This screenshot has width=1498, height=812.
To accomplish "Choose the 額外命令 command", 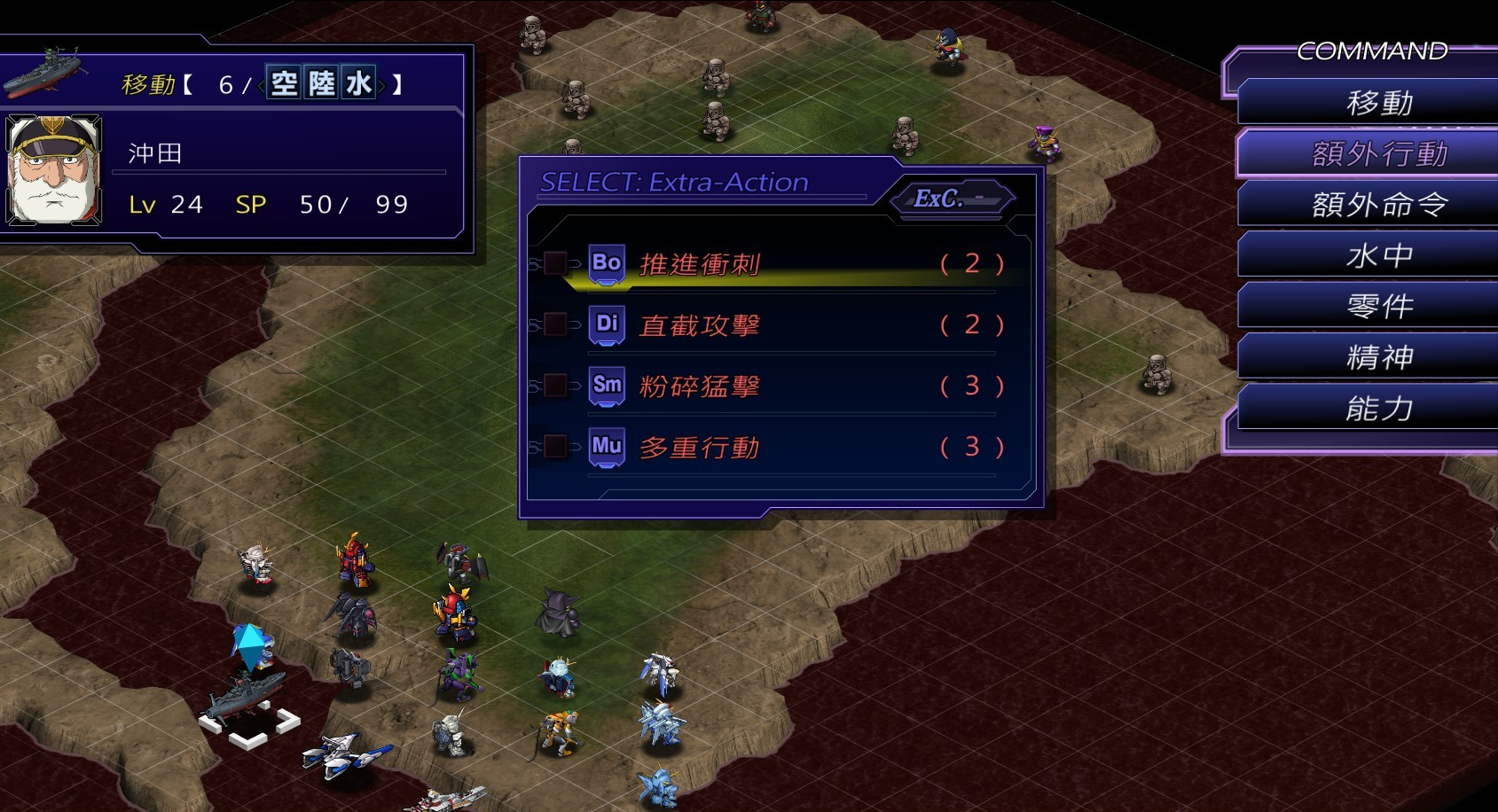I will pyautogui.click(x=1378, y=205).
